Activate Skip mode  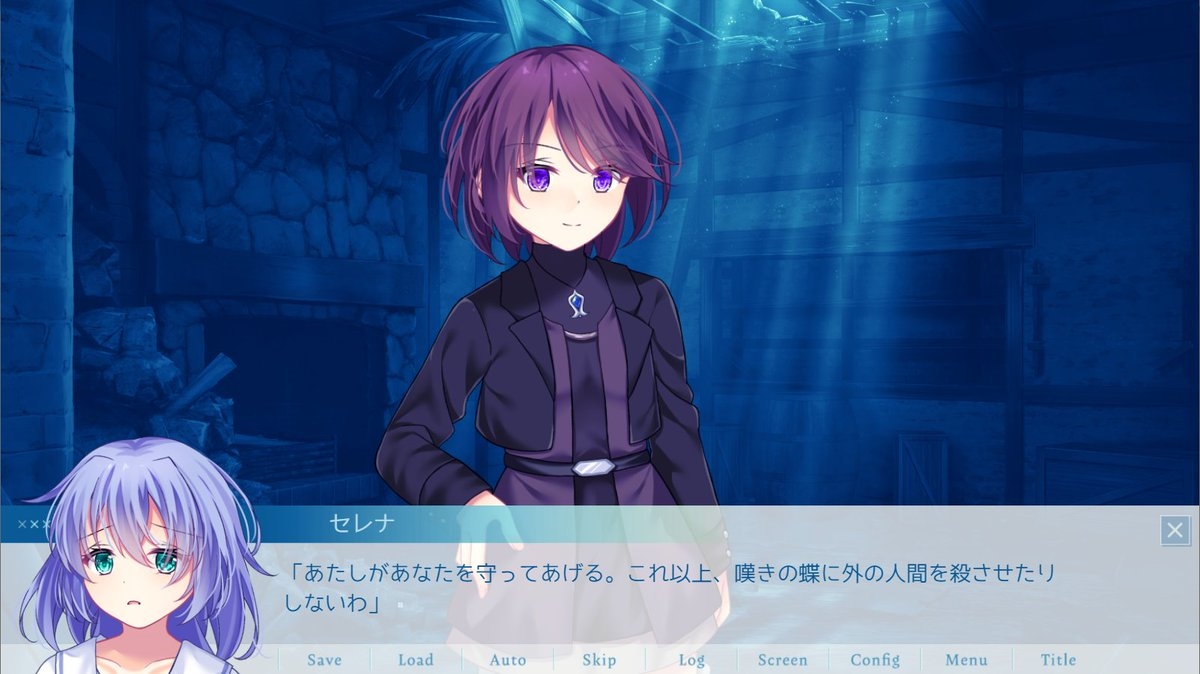click(x=599, y=660)
